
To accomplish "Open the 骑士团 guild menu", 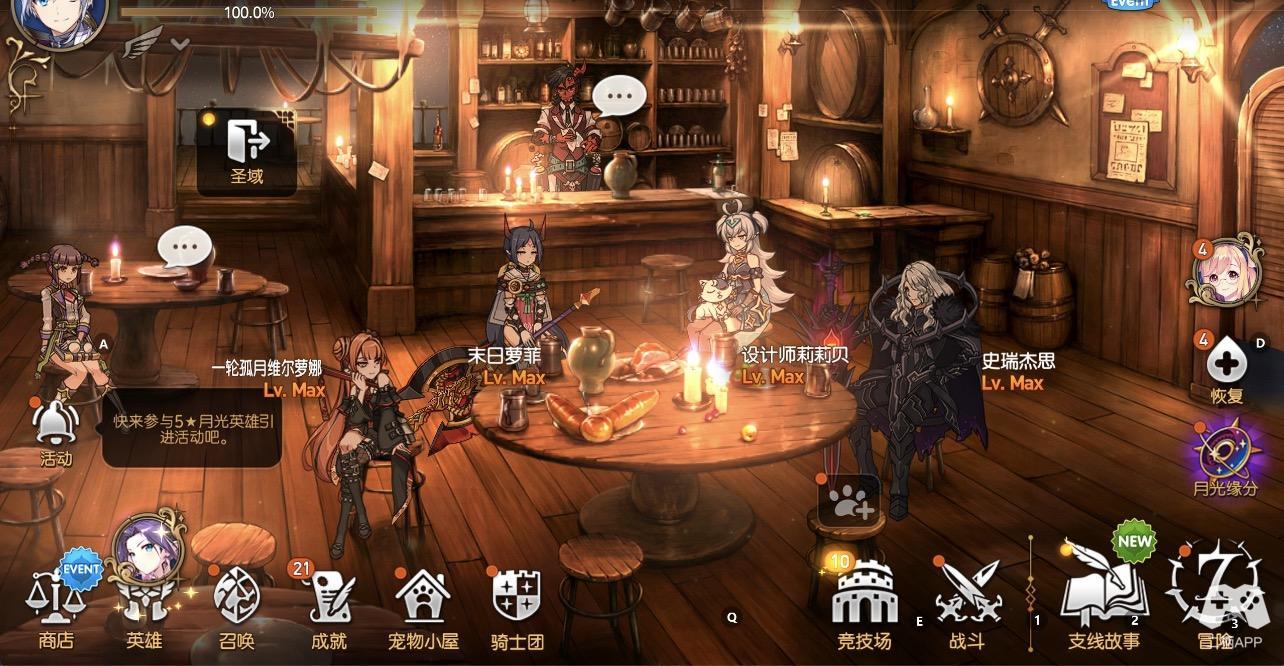I will tap(517, 606).
